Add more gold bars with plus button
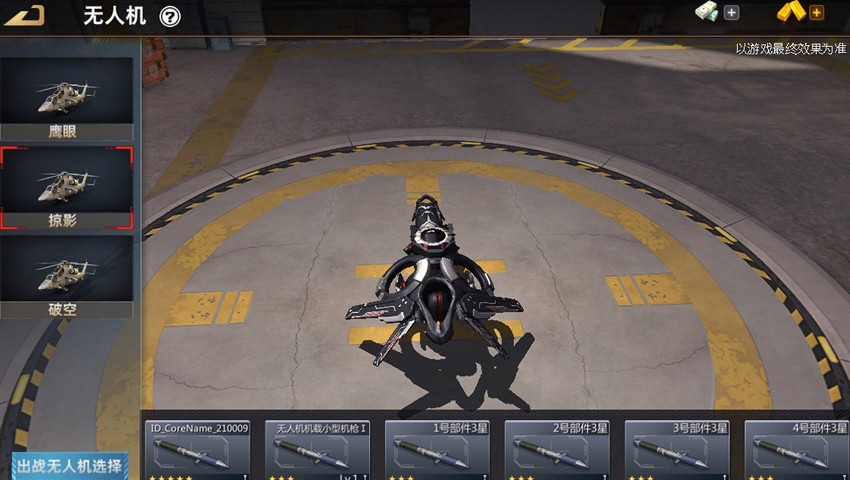Image resolution: width=850 pixels, height=480 pixels. pyautogui.click(x=816, y=13)
